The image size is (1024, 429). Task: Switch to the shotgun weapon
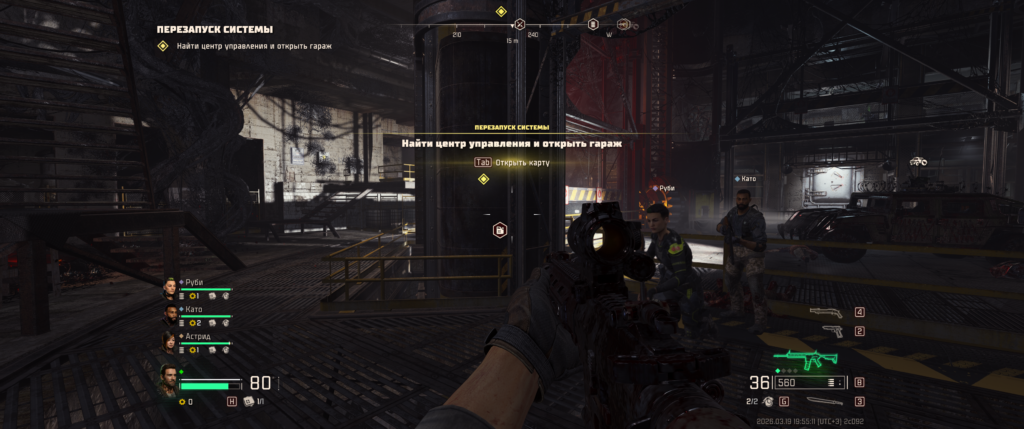(x=828, y=313)
